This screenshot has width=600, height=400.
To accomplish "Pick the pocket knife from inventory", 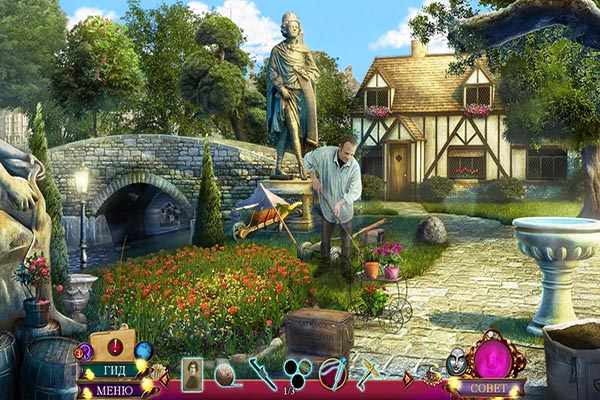I will 262,374.
